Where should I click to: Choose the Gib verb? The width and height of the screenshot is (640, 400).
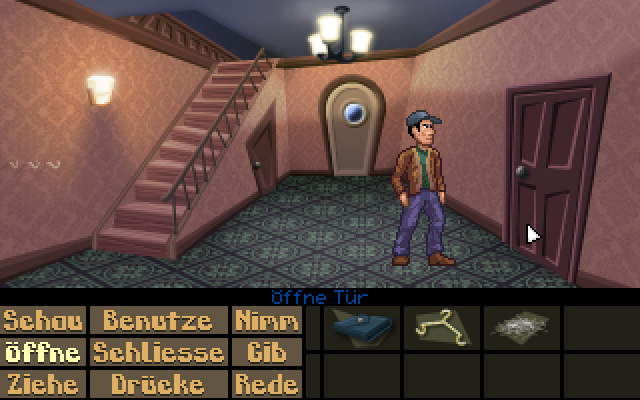coord(266,352)
